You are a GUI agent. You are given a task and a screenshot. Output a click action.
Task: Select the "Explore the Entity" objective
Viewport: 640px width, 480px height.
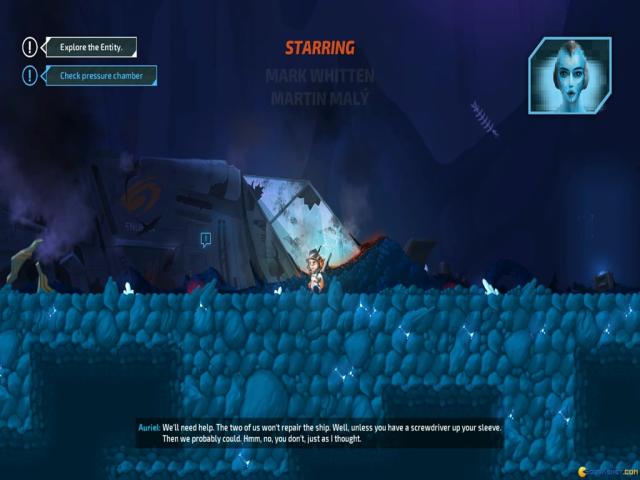click(89, 47)
